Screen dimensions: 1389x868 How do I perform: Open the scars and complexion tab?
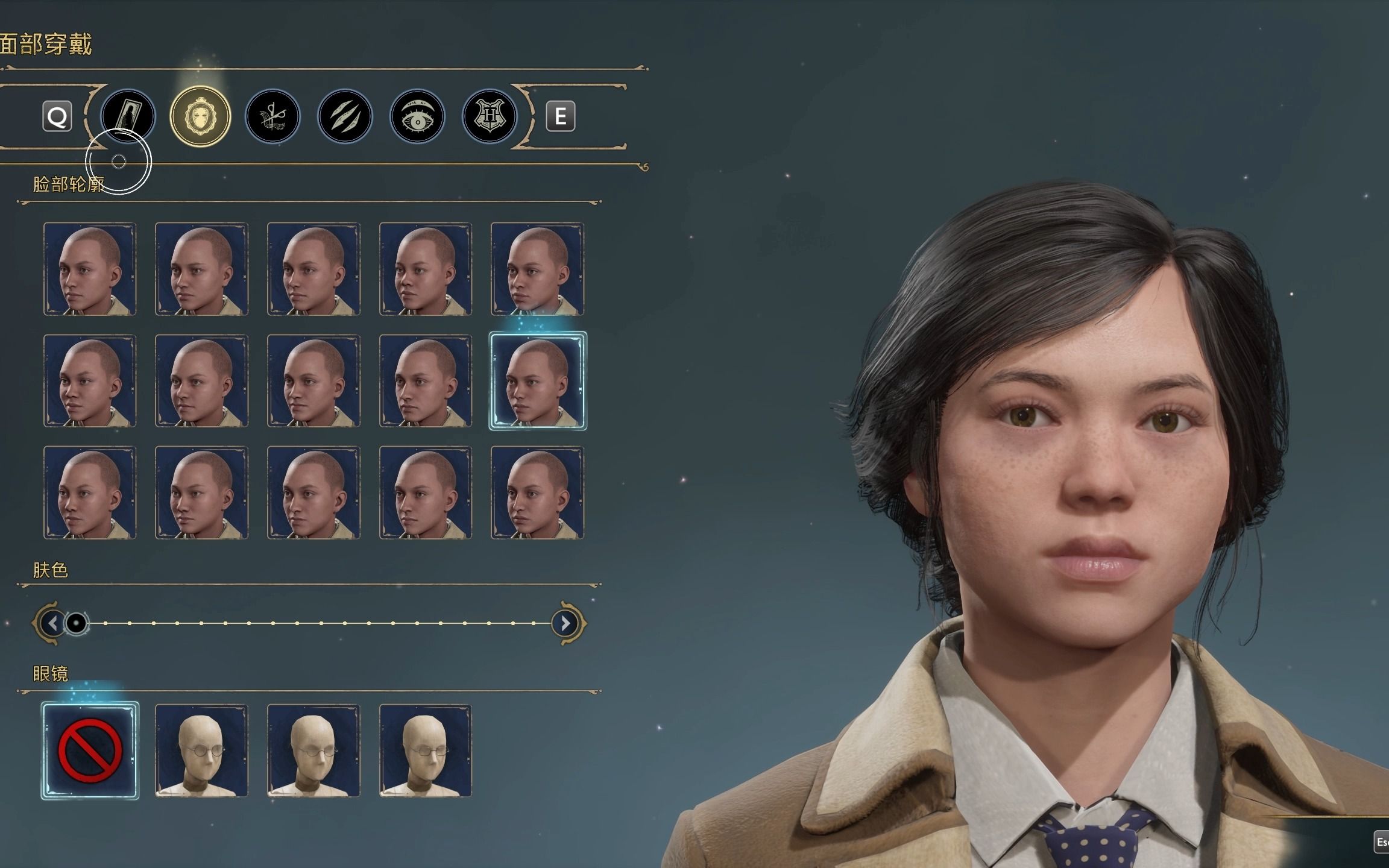click(x=345, y=116)
